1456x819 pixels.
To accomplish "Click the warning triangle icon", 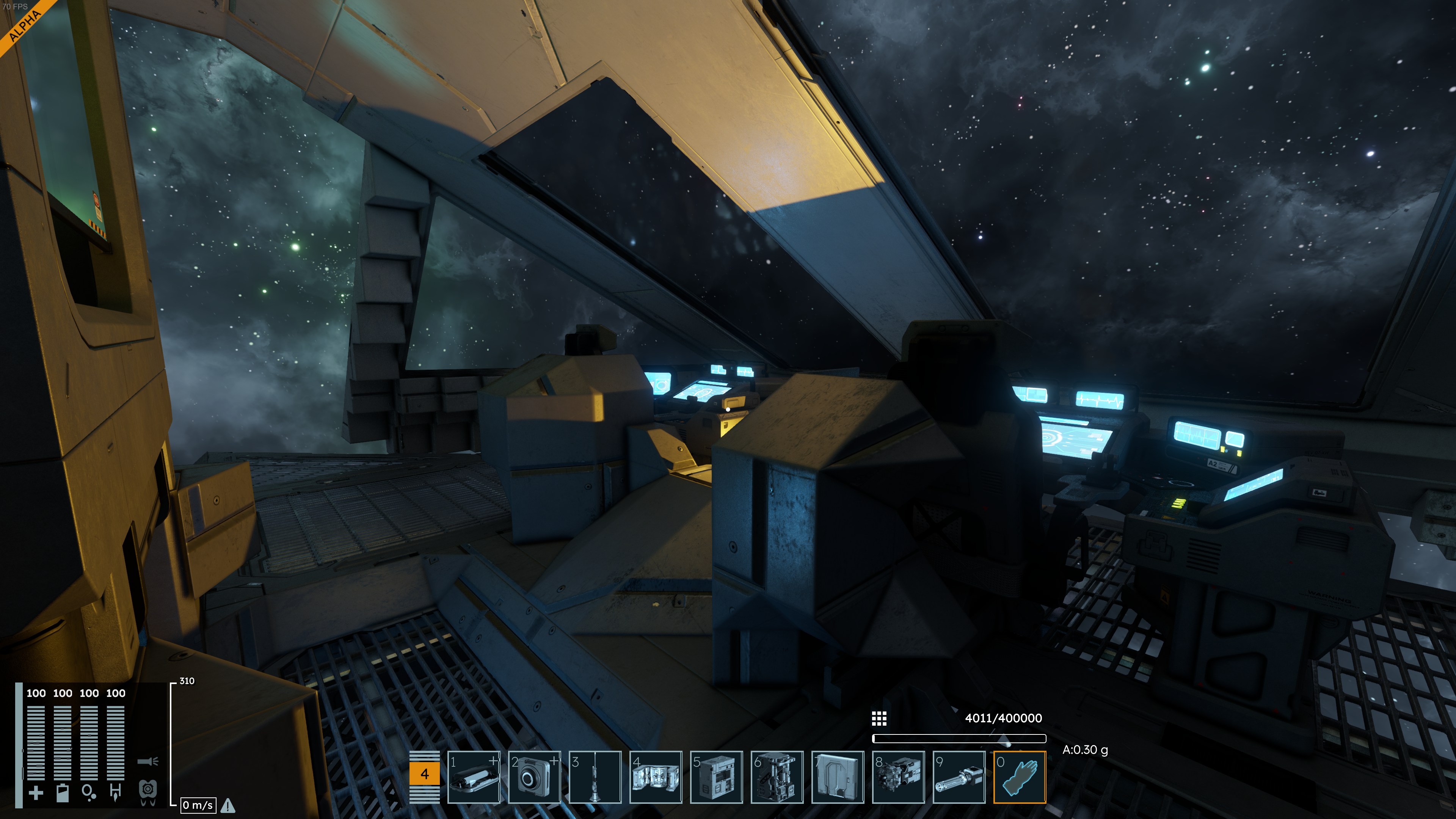I will pyautogui.click(x=228, y=805).
